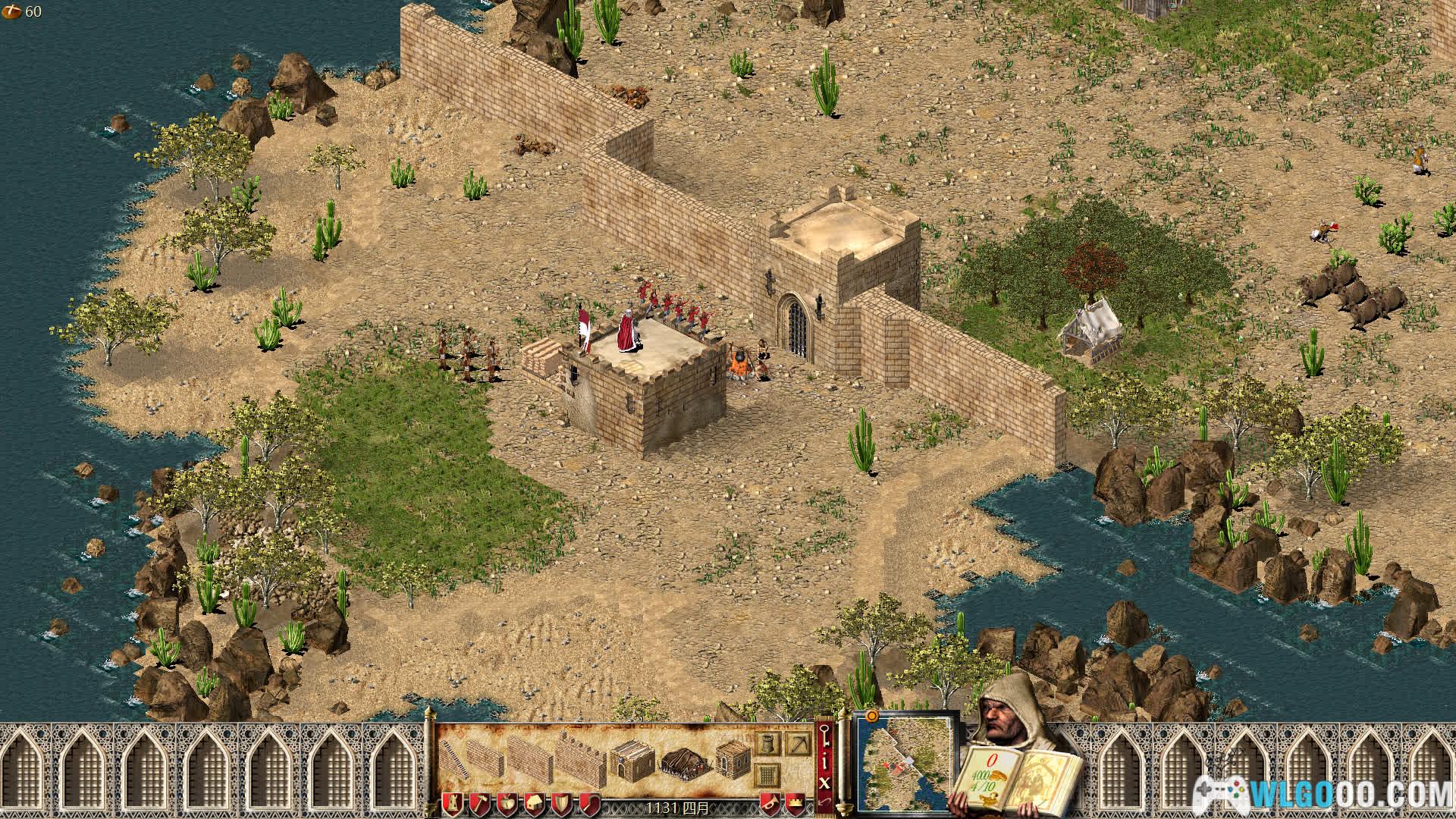Open the military crossbow submenu
Screen dimensions: 1456x819
point(798,744)
